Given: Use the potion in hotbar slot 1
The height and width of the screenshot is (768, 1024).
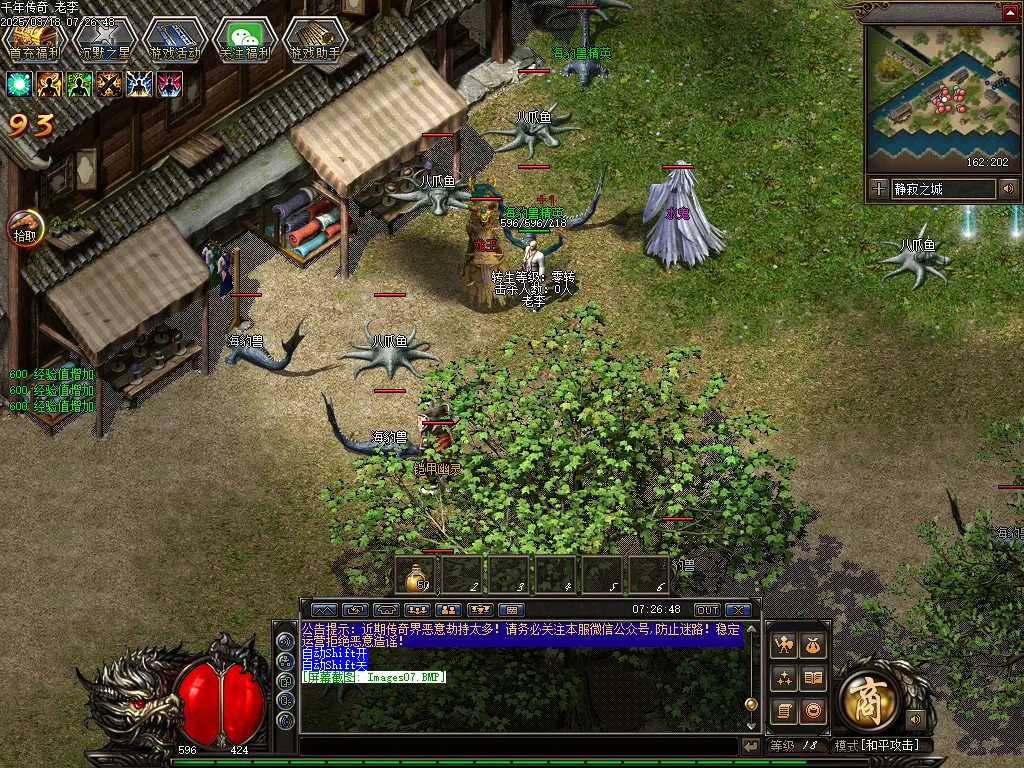Looking at the screenshot, I should pyautogui.click(x=416, y=576).
